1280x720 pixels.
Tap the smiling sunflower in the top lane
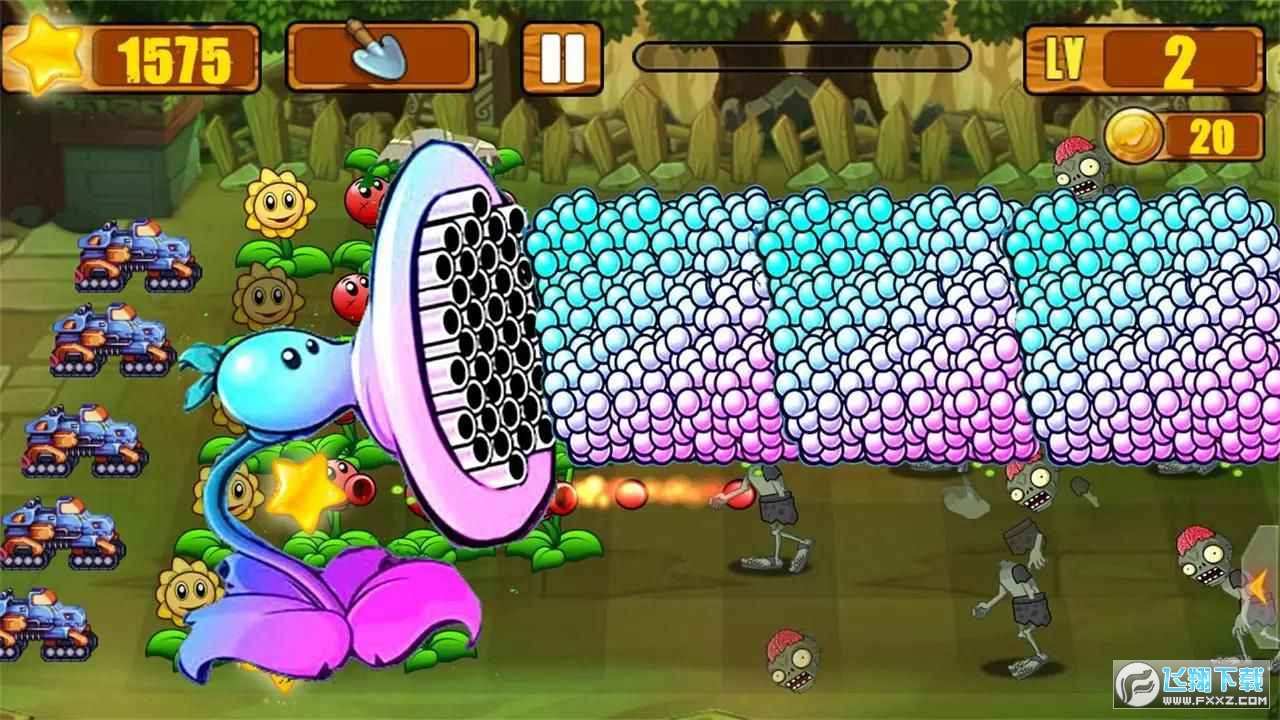278,203
